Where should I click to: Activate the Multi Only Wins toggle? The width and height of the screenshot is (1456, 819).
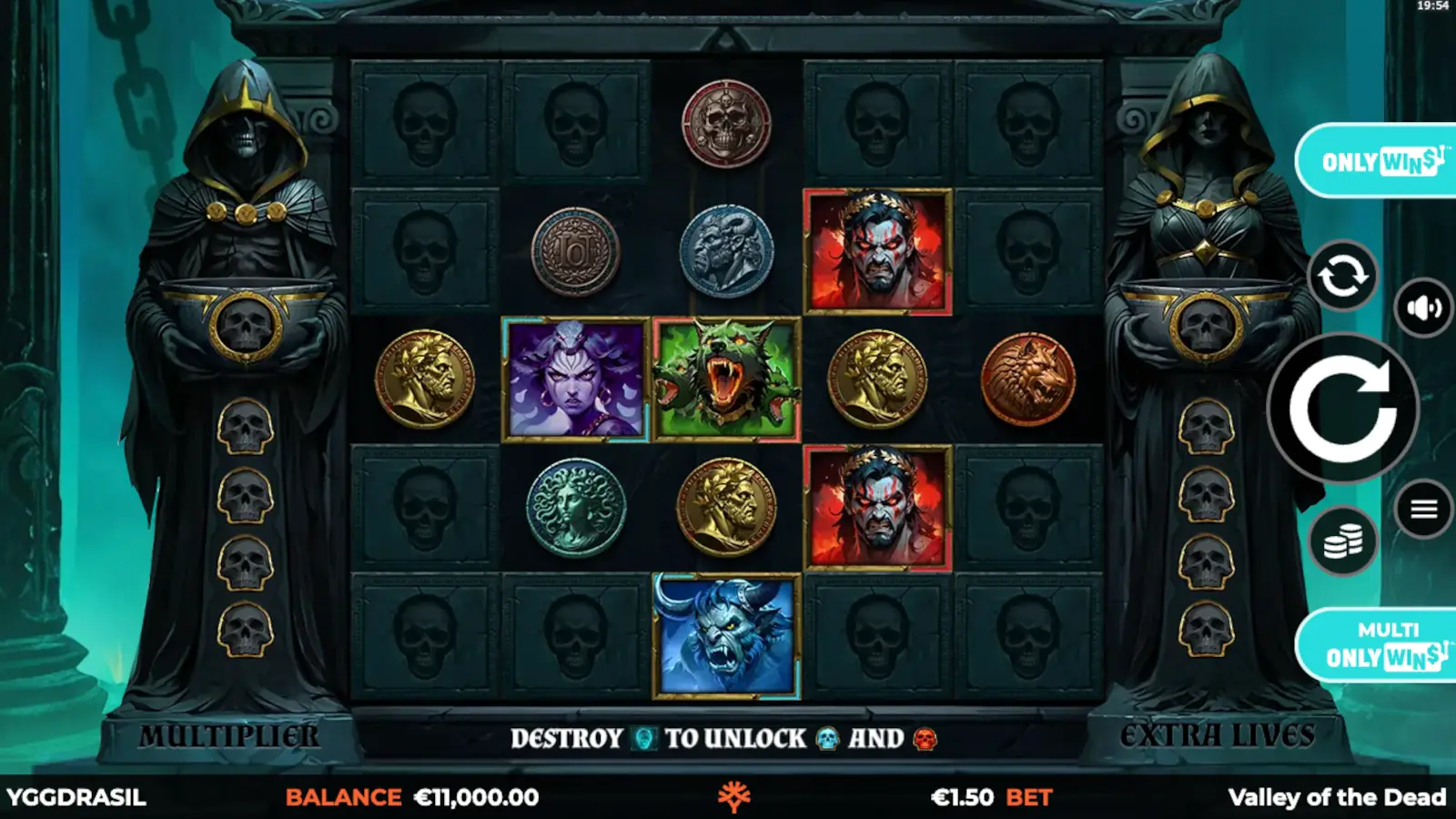1383,640
